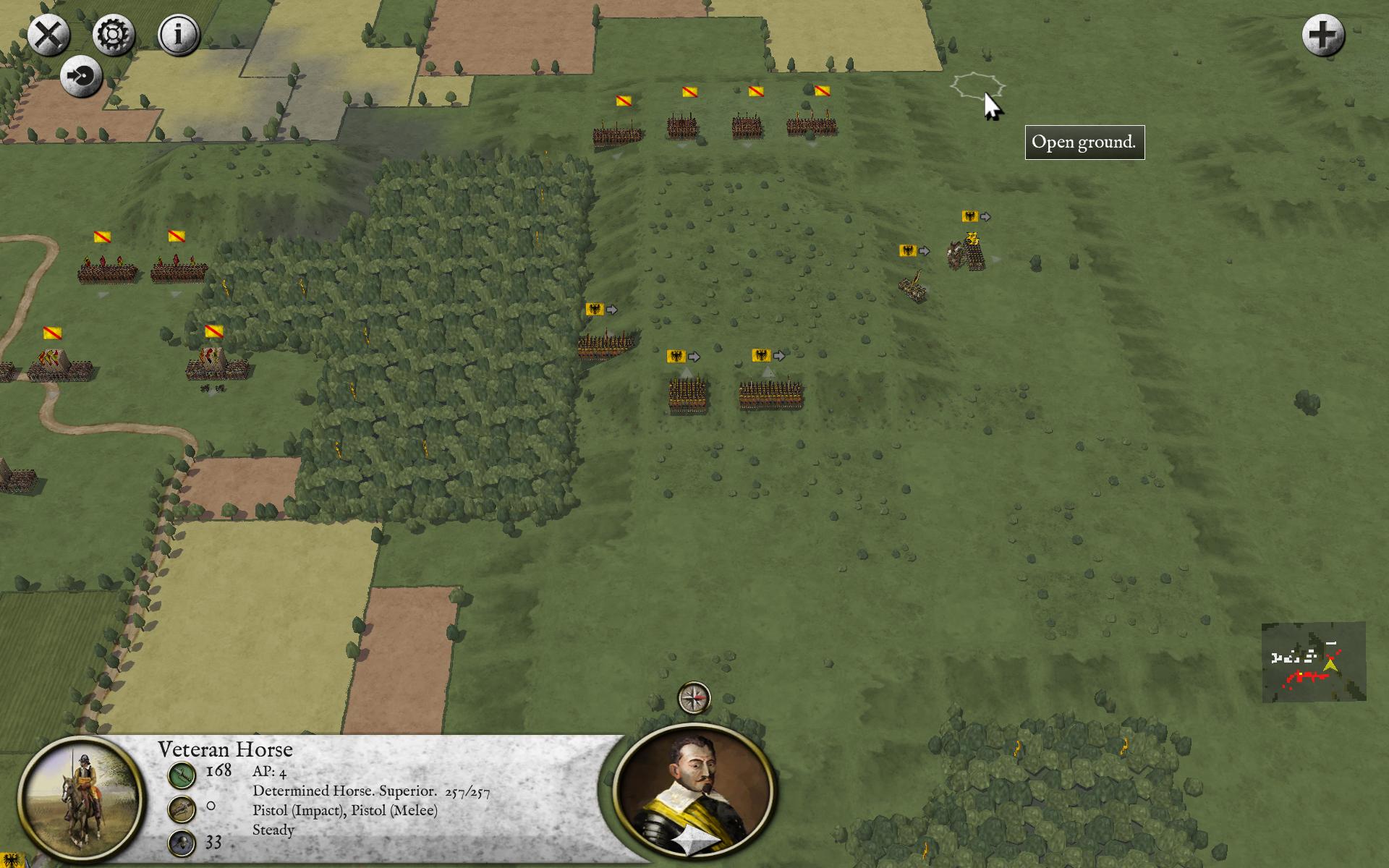This screenshot has height=868, width=1389.
Task: Show the information panel
Action: [x=179, y=35]
